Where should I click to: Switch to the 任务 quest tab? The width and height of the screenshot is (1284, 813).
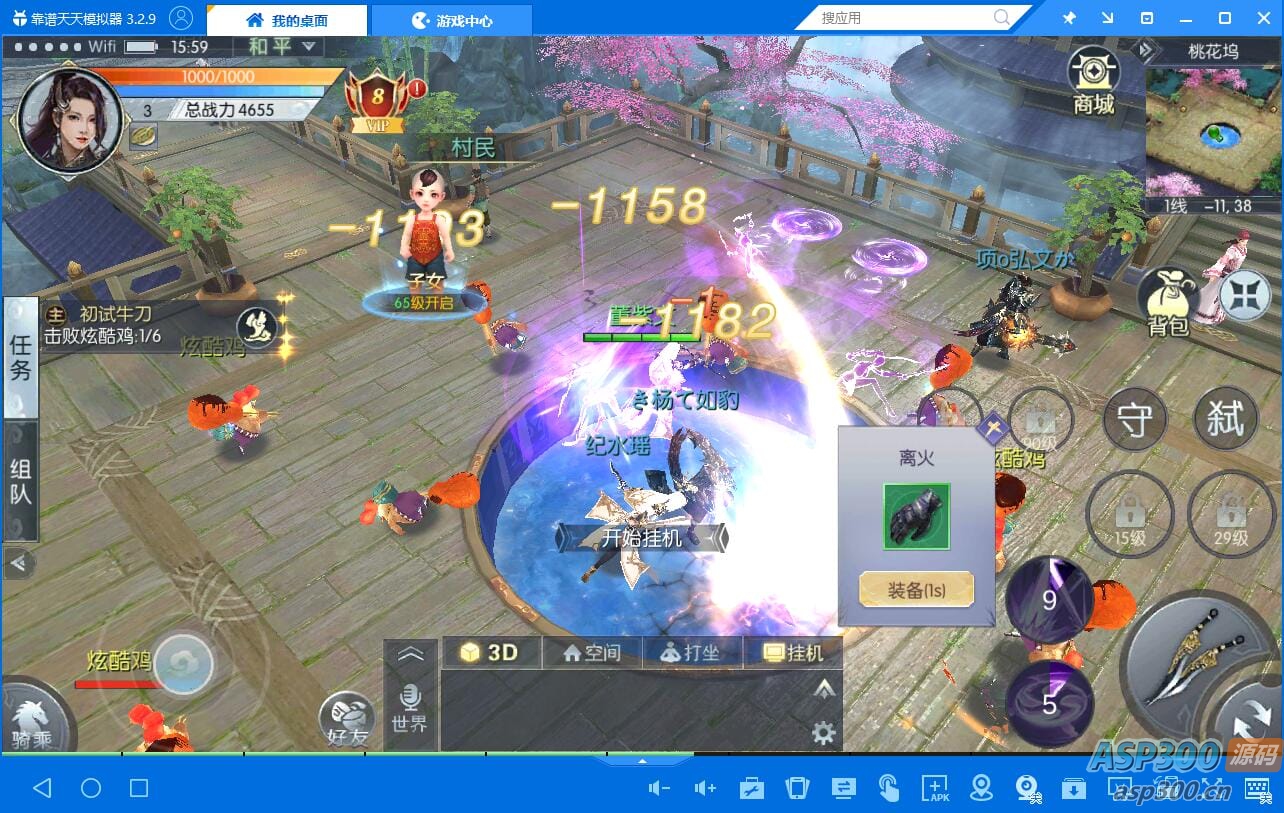20,357
